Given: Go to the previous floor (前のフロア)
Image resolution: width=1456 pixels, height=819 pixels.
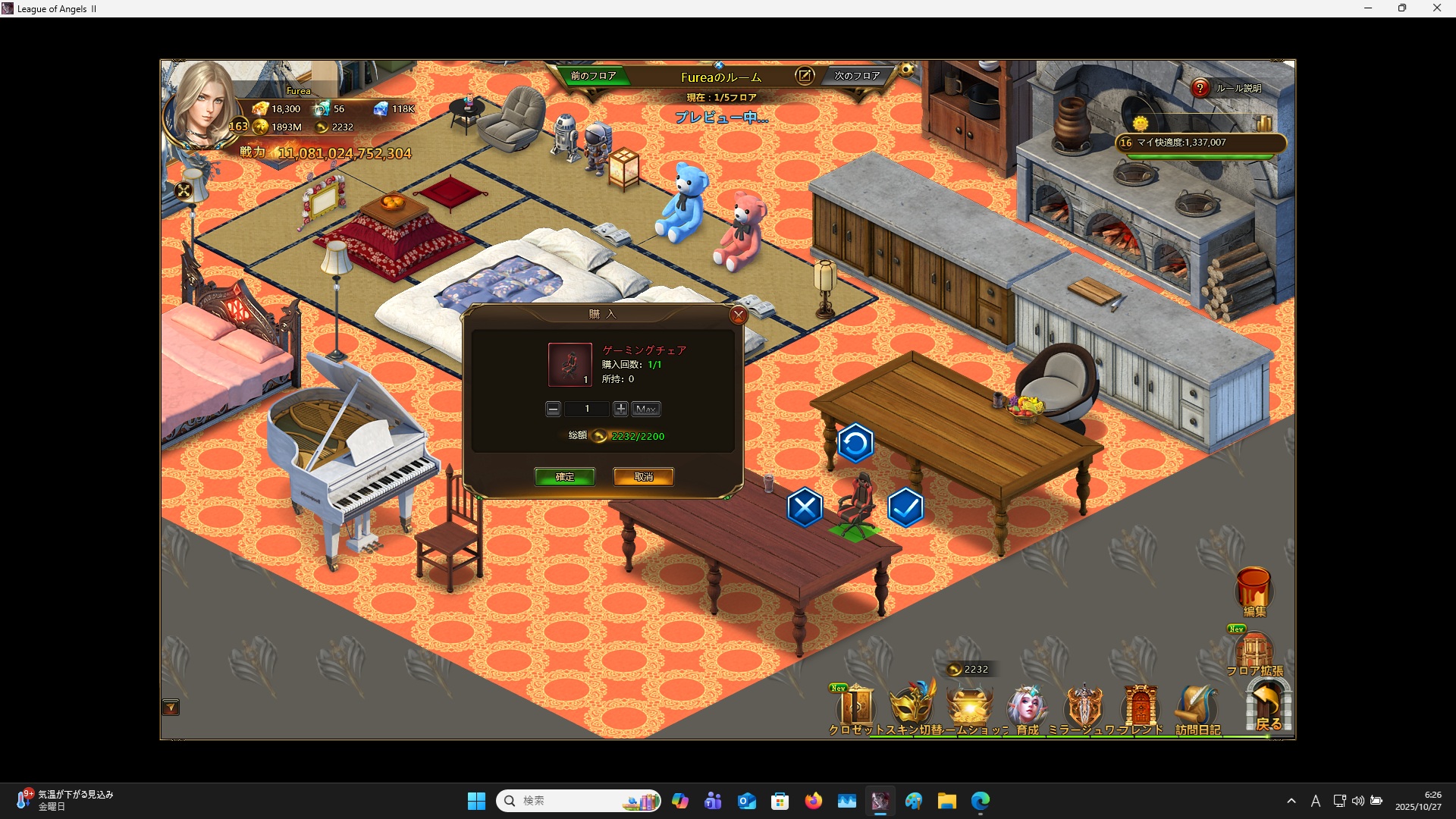Looking at the screenshot, I should click(593, 76).
